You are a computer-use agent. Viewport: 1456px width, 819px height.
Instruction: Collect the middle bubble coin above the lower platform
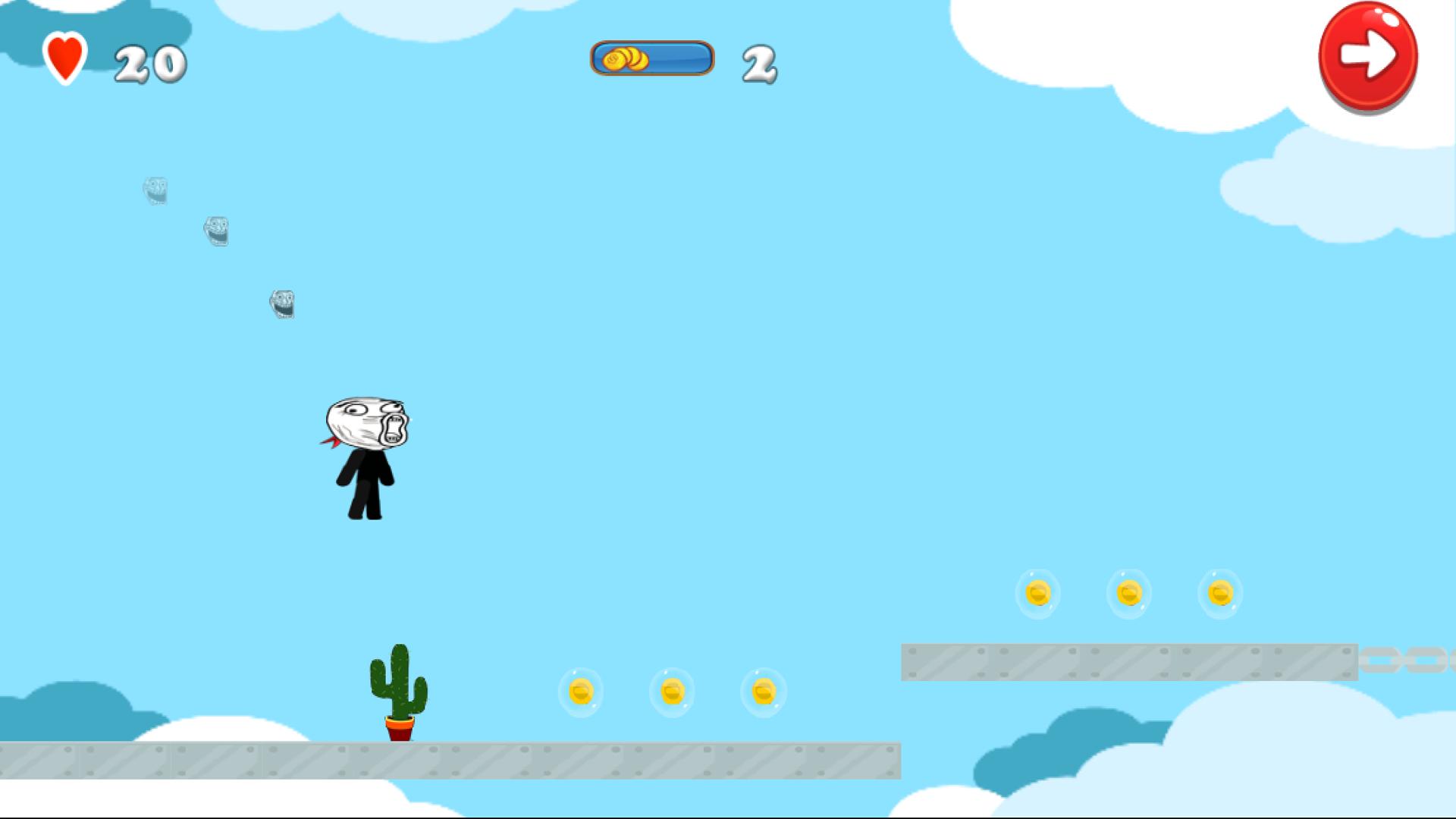pos(672,692)
